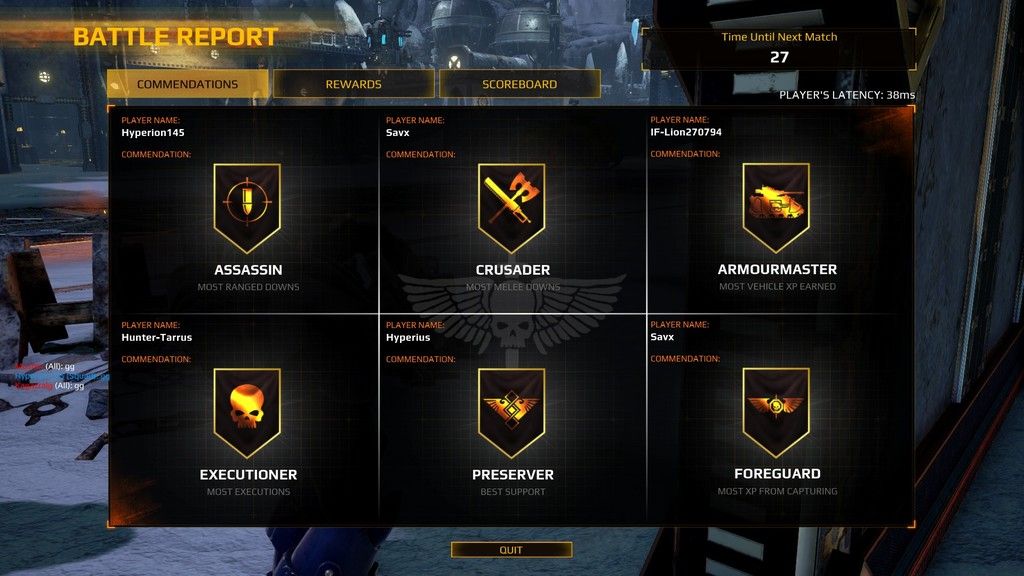Click player name IF-Lion270794

[x=686, y=132]
